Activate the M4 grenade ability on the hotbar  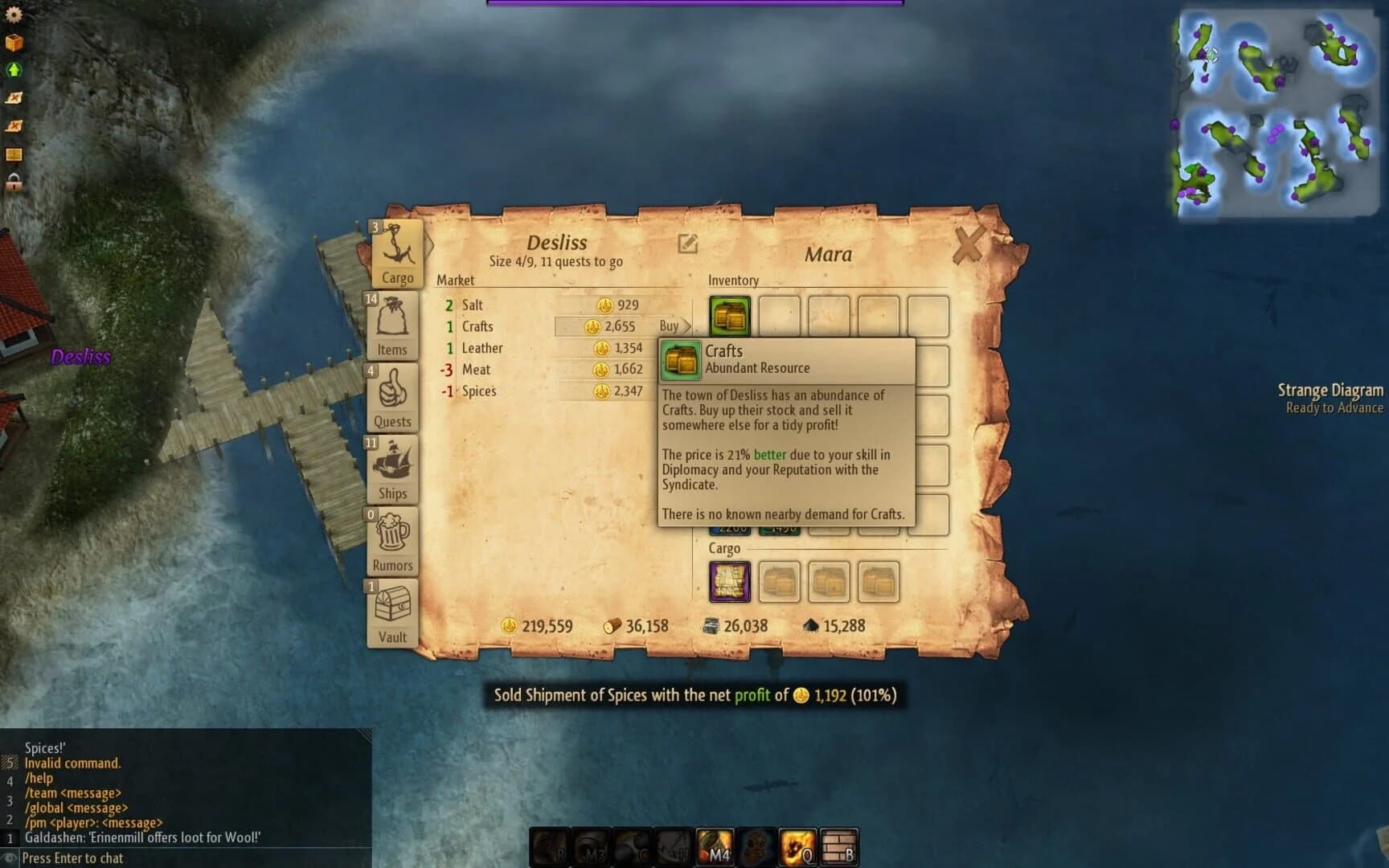pos(714,848)
